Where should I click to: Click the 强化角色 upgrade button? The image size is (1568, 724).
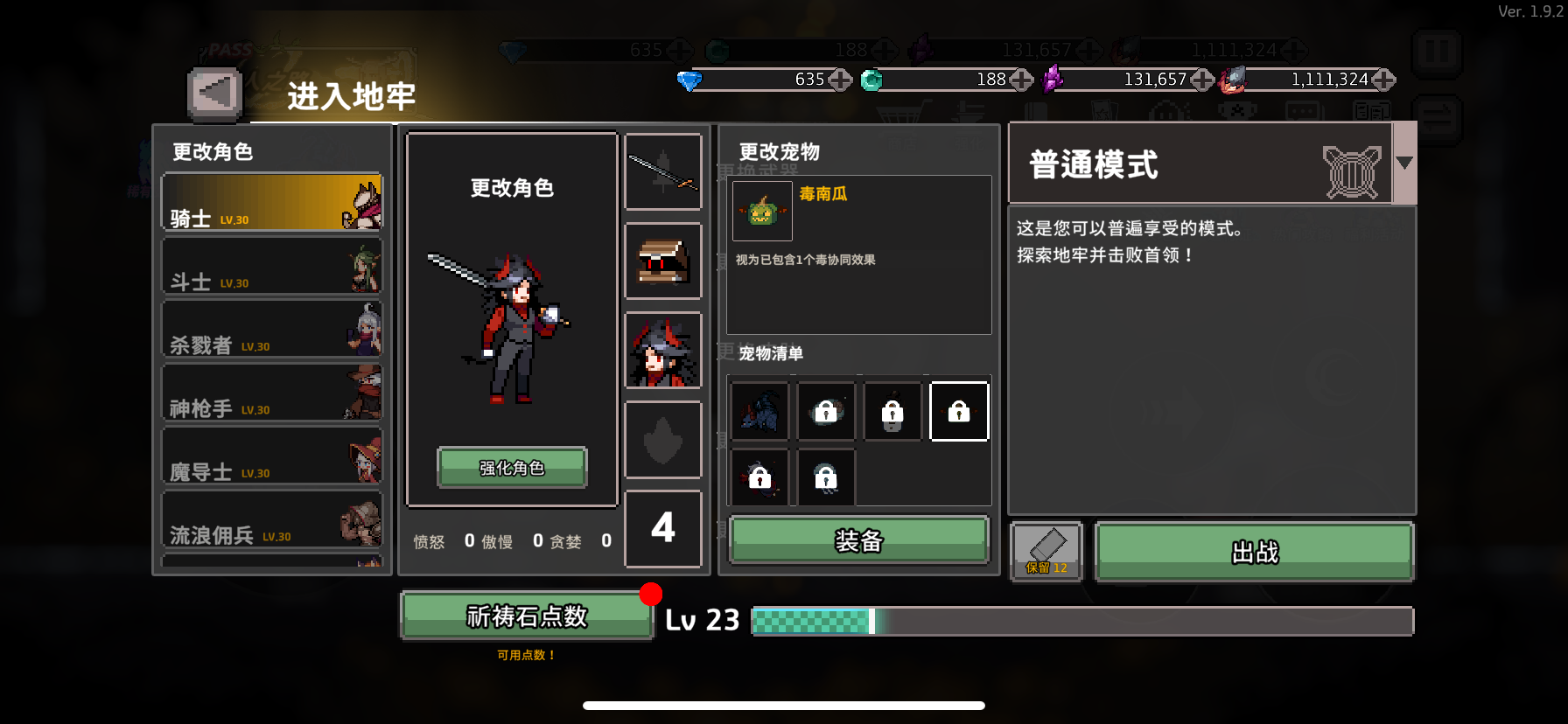511,469
